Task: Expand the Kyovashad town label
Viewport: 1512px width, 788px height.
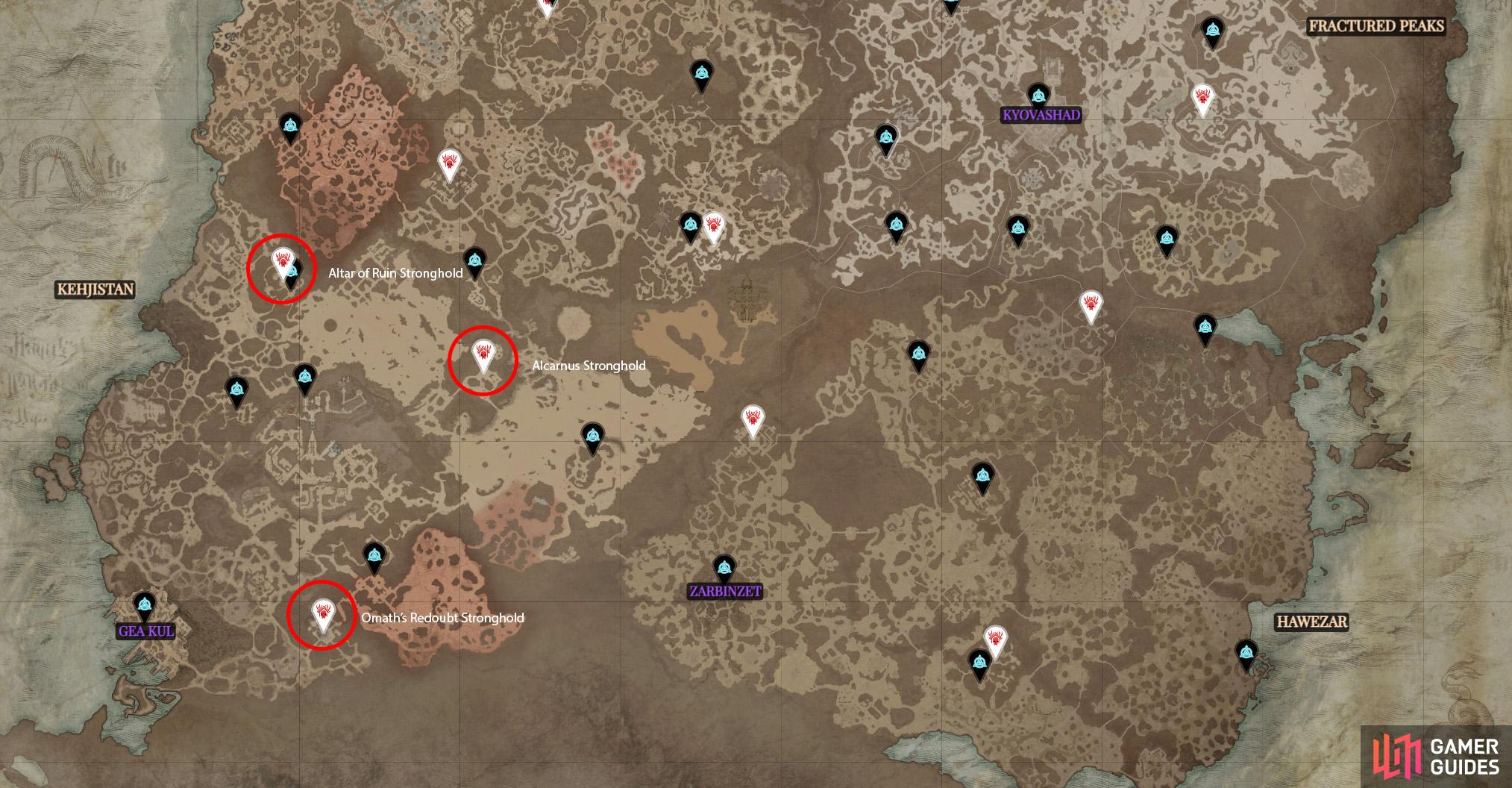Action: 1040,115
